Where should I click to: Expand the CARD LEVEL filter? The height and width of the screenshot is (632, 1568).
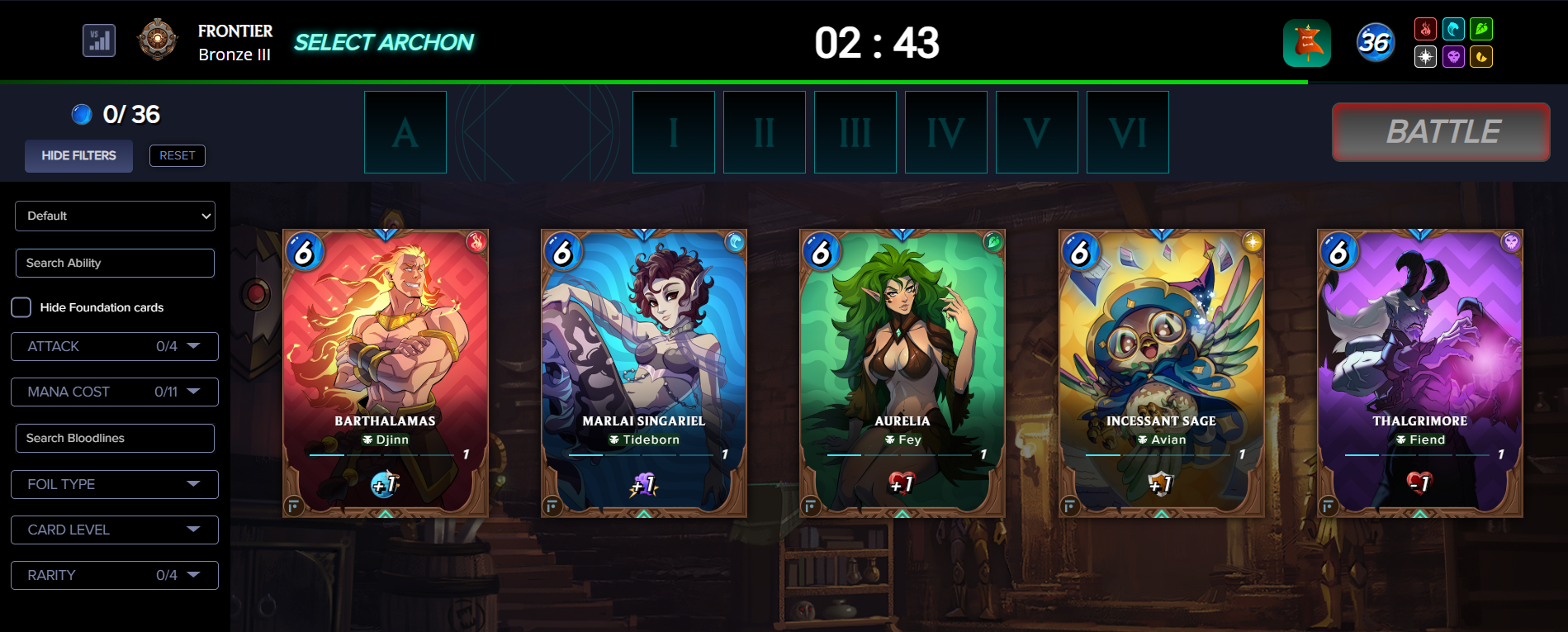pos(115,530)
